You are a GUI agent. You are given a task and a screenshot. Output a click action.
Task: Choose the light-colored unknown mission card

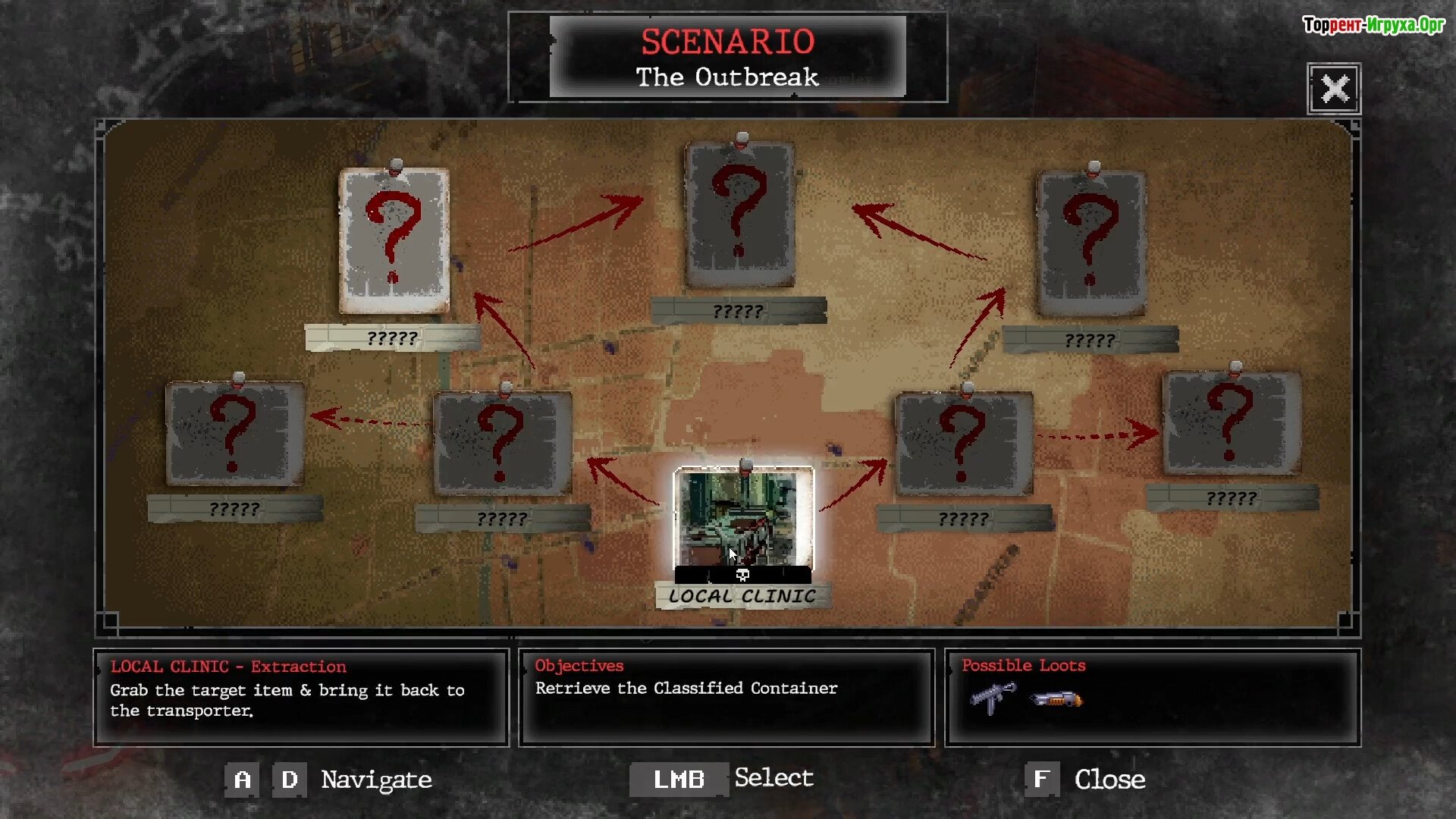(394, 240)
